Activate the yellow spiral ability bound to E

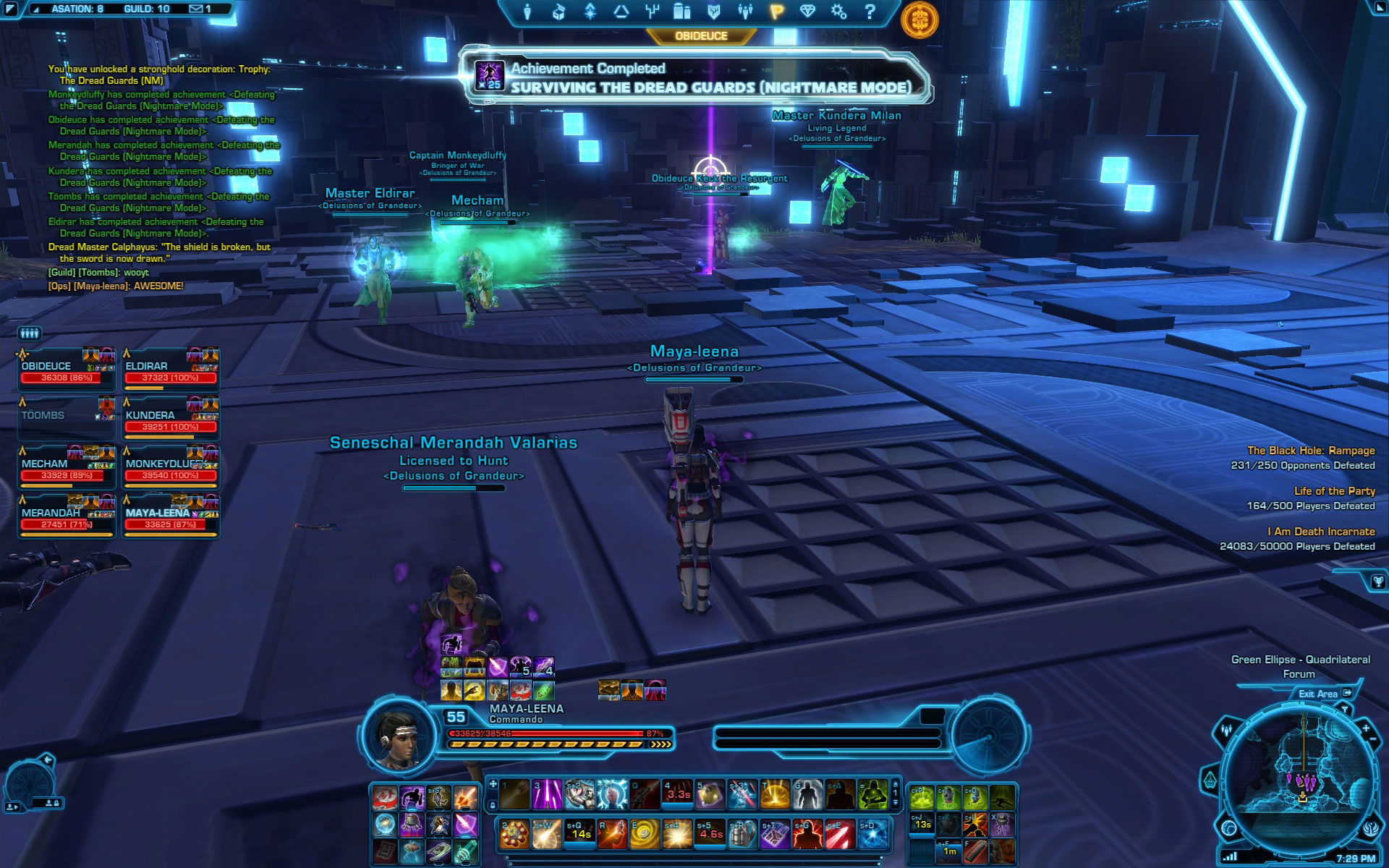(645, 834)
